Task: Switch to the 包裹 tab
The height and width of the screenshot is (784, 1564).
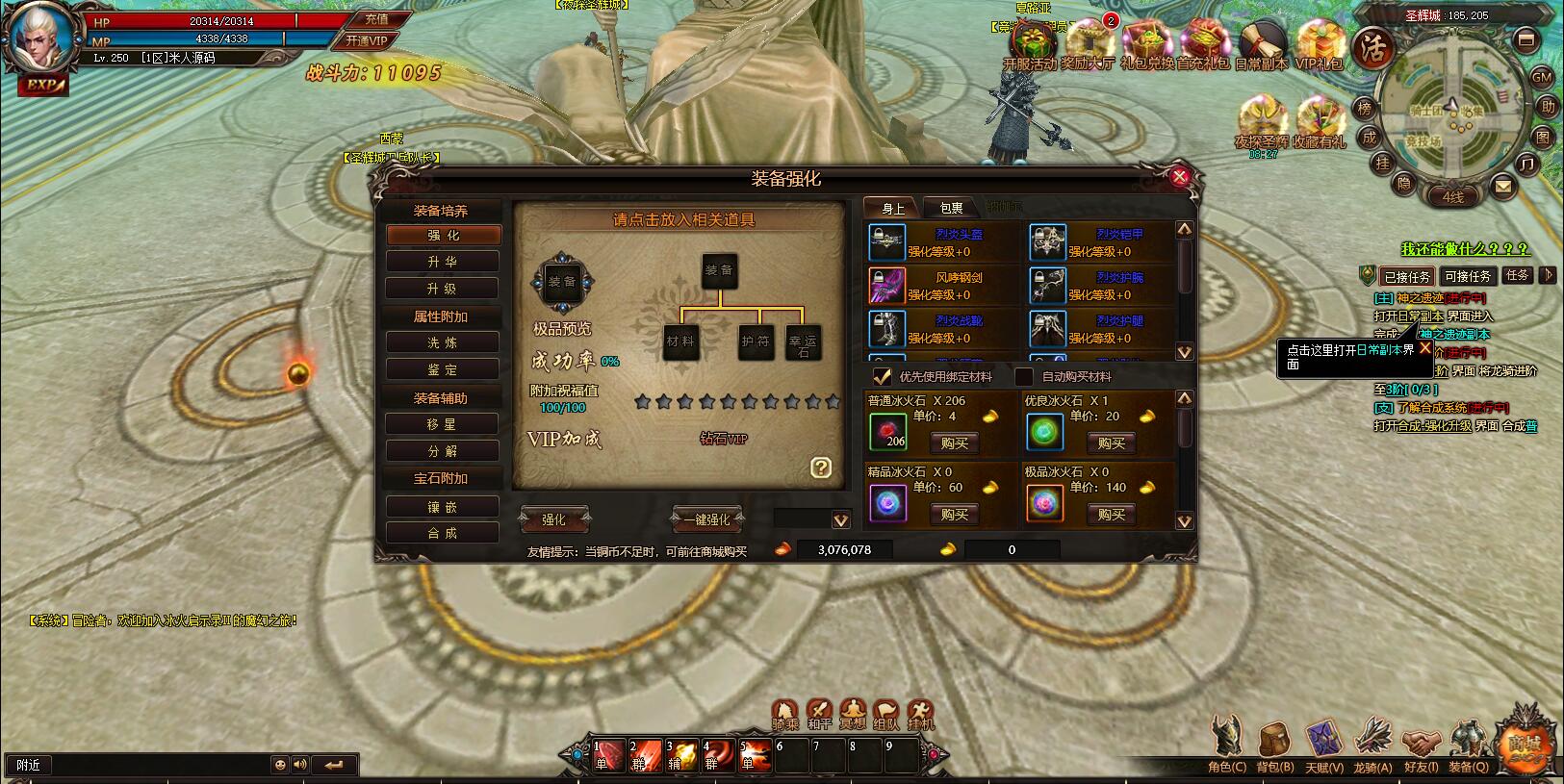Action: (x=951, y=208)
